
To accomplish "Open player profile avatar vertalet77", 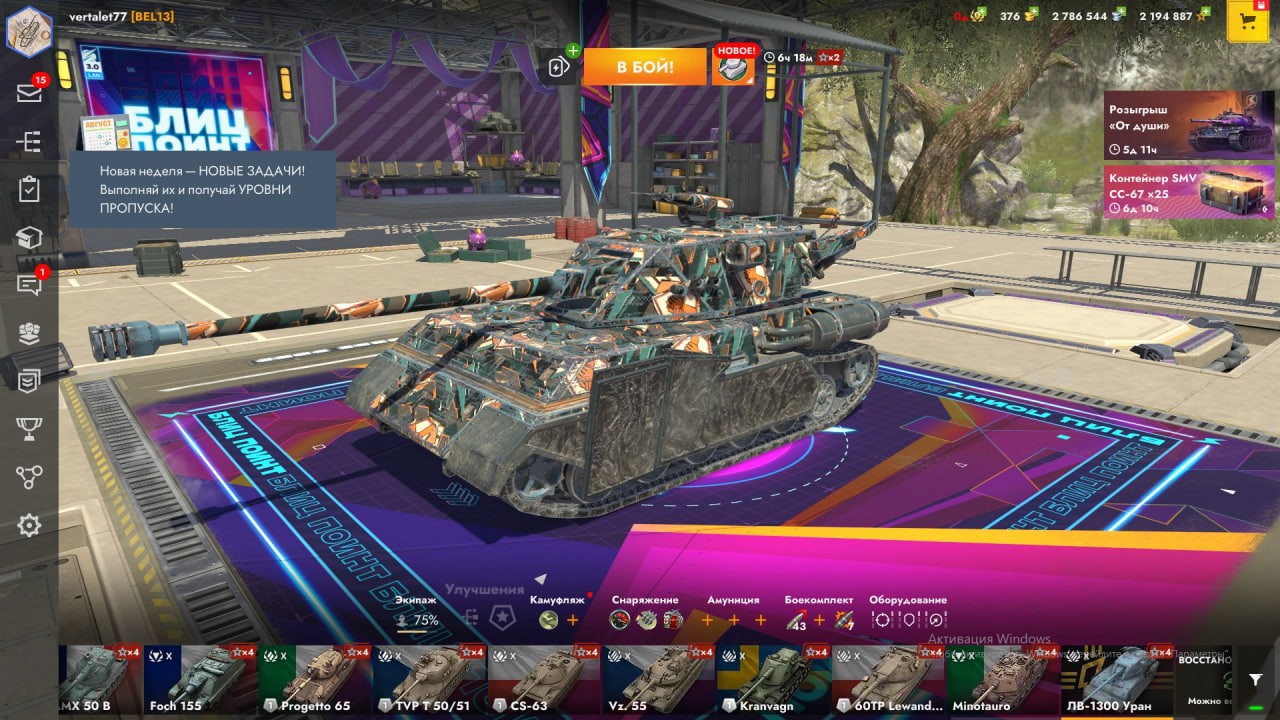I will 29,31.
